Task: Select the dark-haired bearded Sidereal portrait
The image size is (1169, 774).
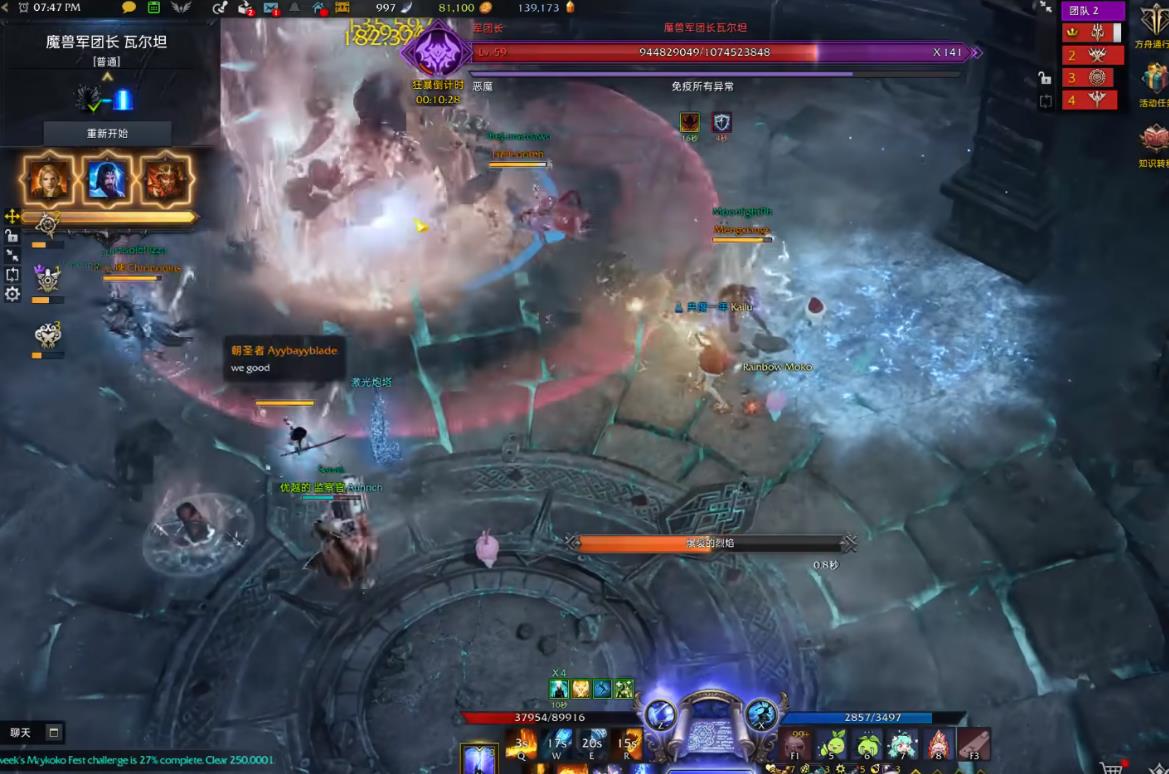Action: 107,180
